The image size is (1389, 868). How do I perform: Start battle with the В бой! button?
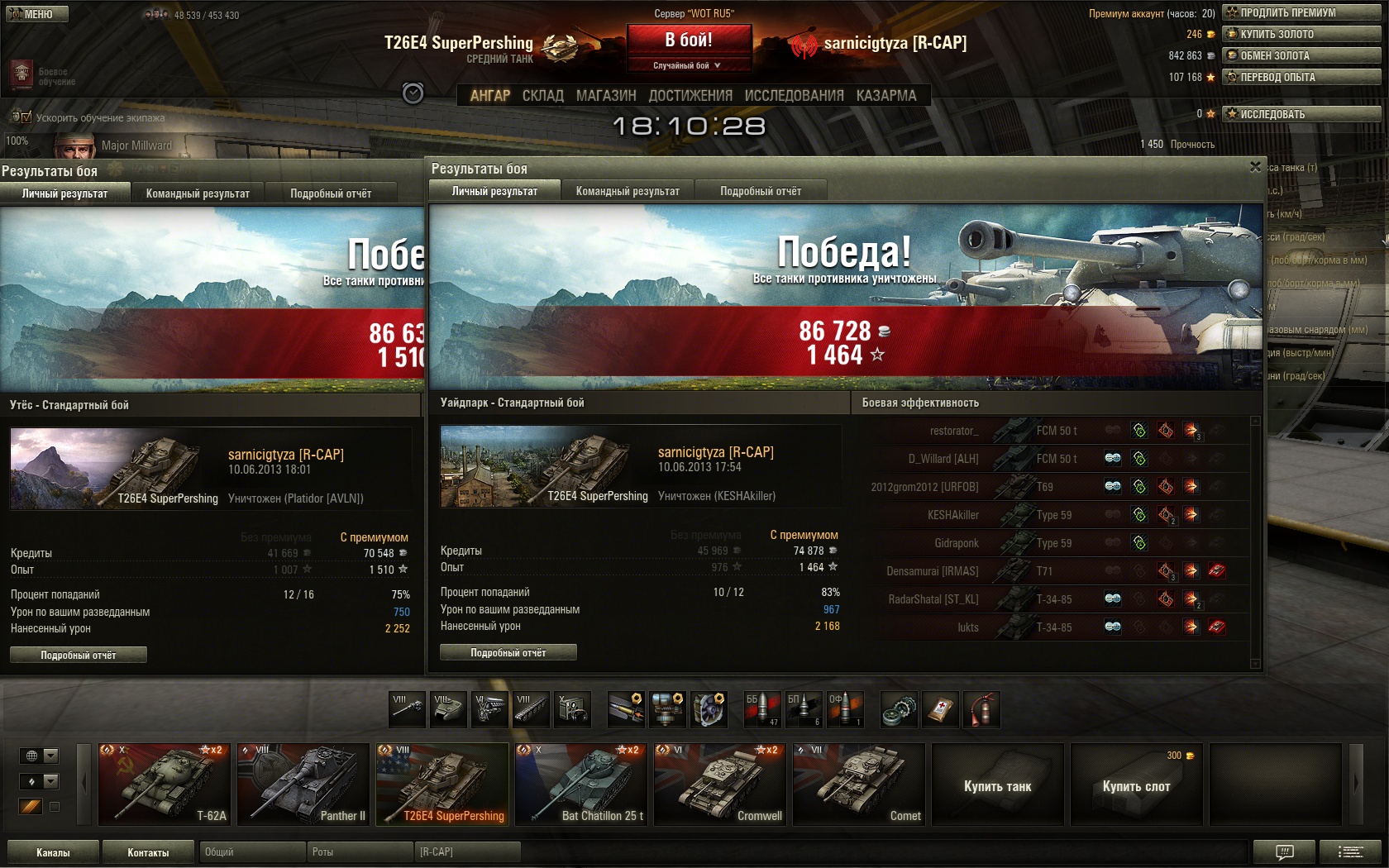pos(689,40)
